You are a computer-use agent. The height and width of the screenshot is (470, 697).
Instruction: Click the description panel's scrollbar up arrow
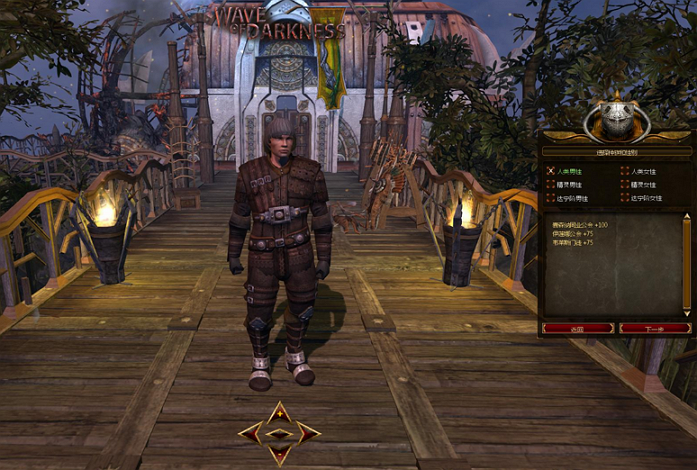(x=686, y=217)
